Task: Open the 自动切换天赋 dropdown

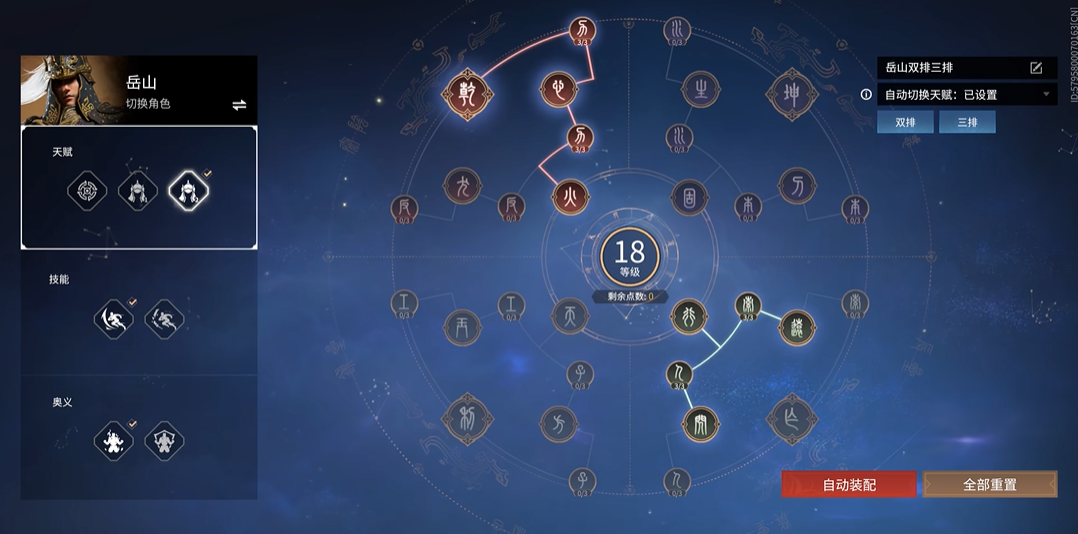Action: pyautogui.click(x=1047, y=95)
